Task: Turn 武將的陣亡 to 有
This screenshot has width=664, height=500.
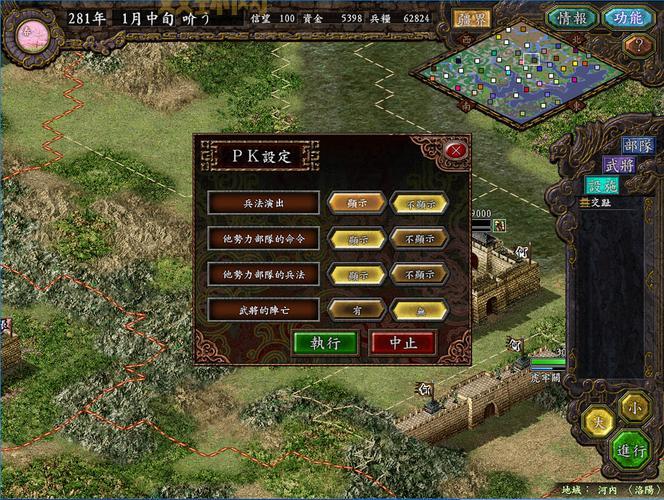Action: tap(356, 310)
